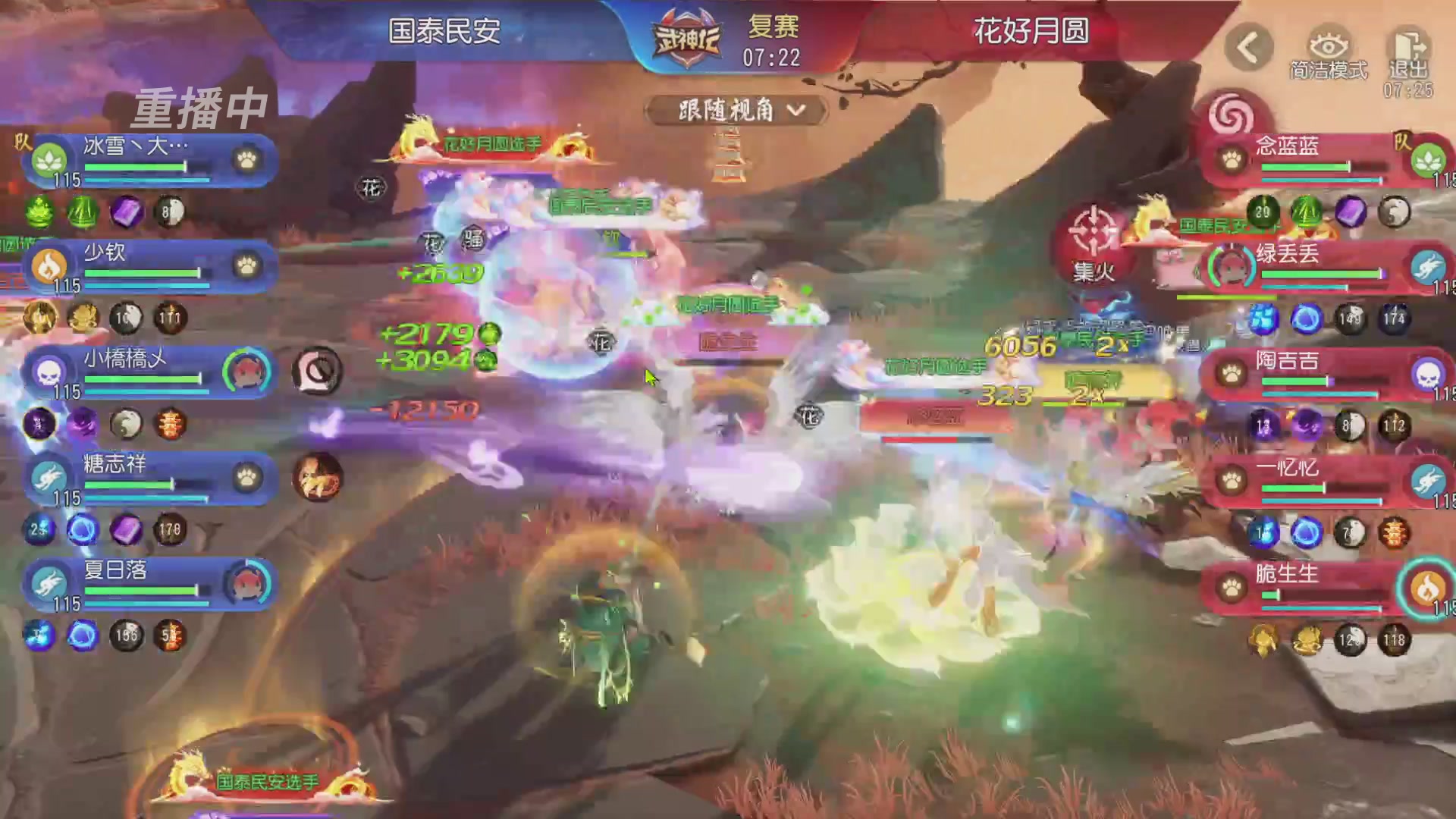Click the back arrow button at top right
The height and width of the screenshot is (819, 1456).
(x=1248, y=45)
